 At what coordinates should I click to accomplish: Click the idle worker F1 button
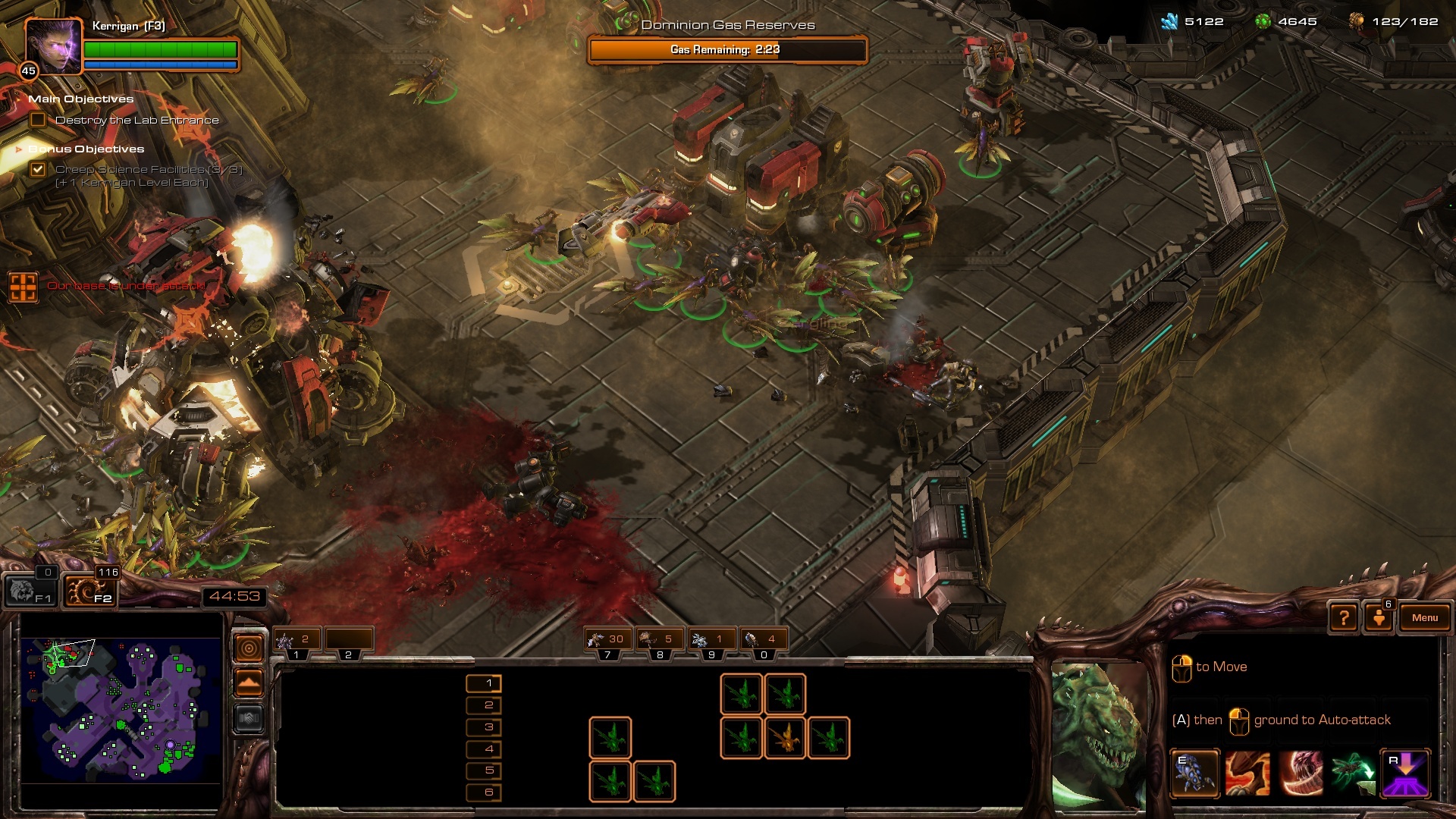coord(32,590)
